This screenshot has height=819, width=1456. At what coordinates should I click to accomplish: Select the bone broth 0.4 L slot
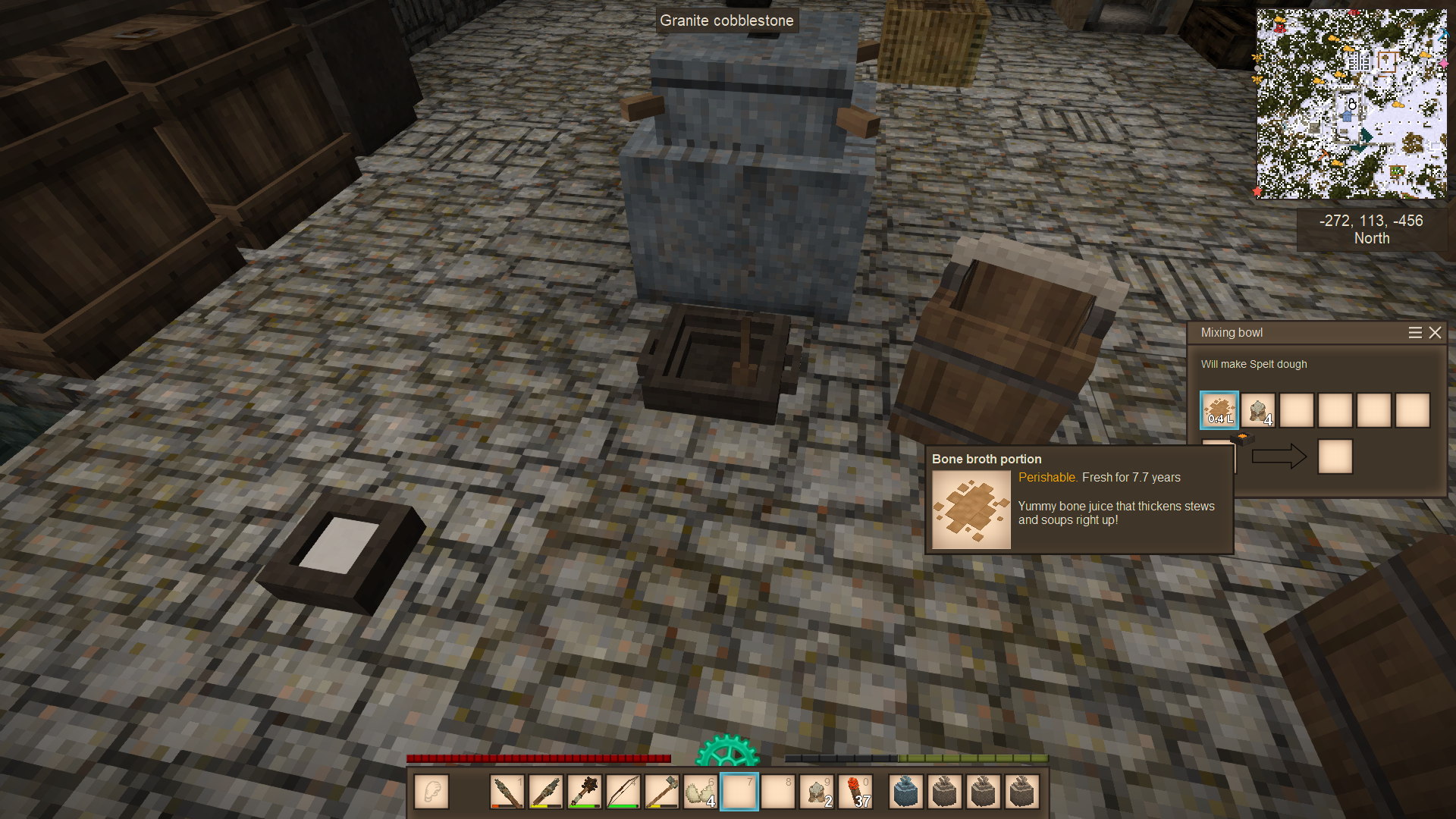(1219, 410)
